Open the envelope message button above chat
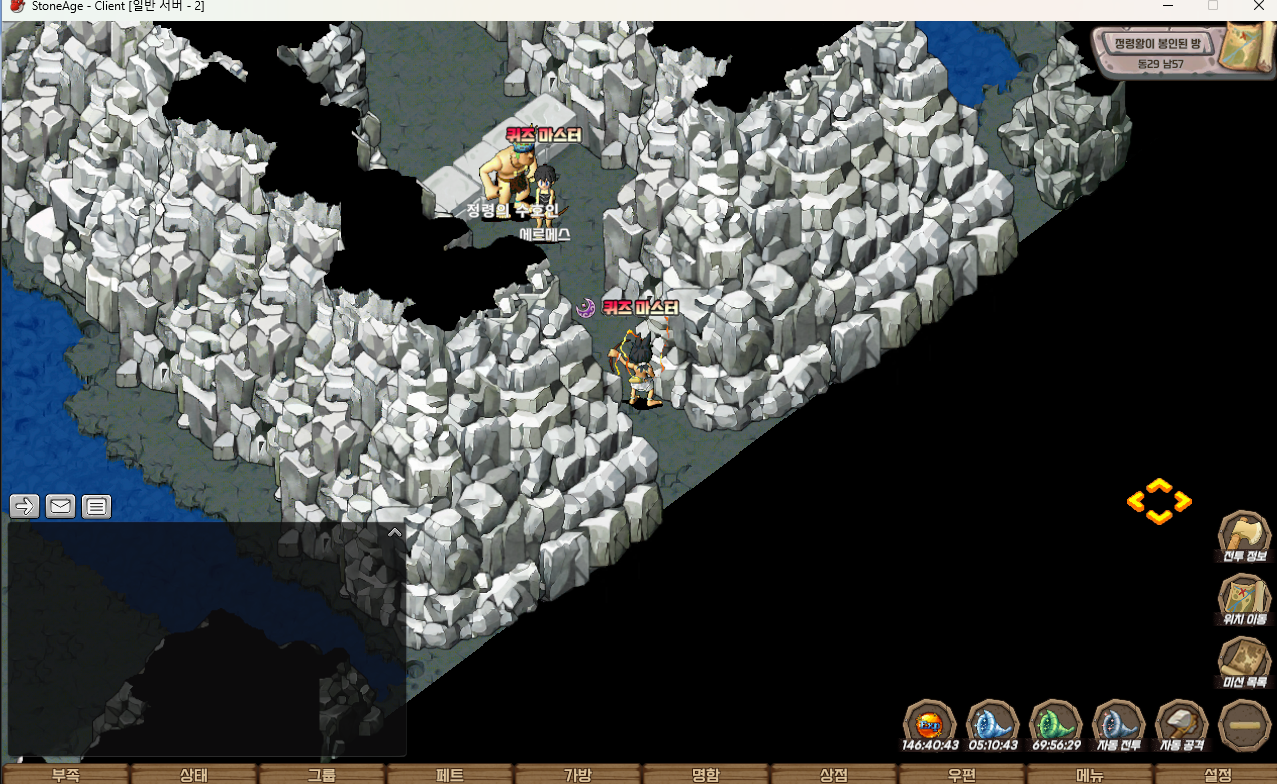The image size is (1277, 784). pos(61,506)
